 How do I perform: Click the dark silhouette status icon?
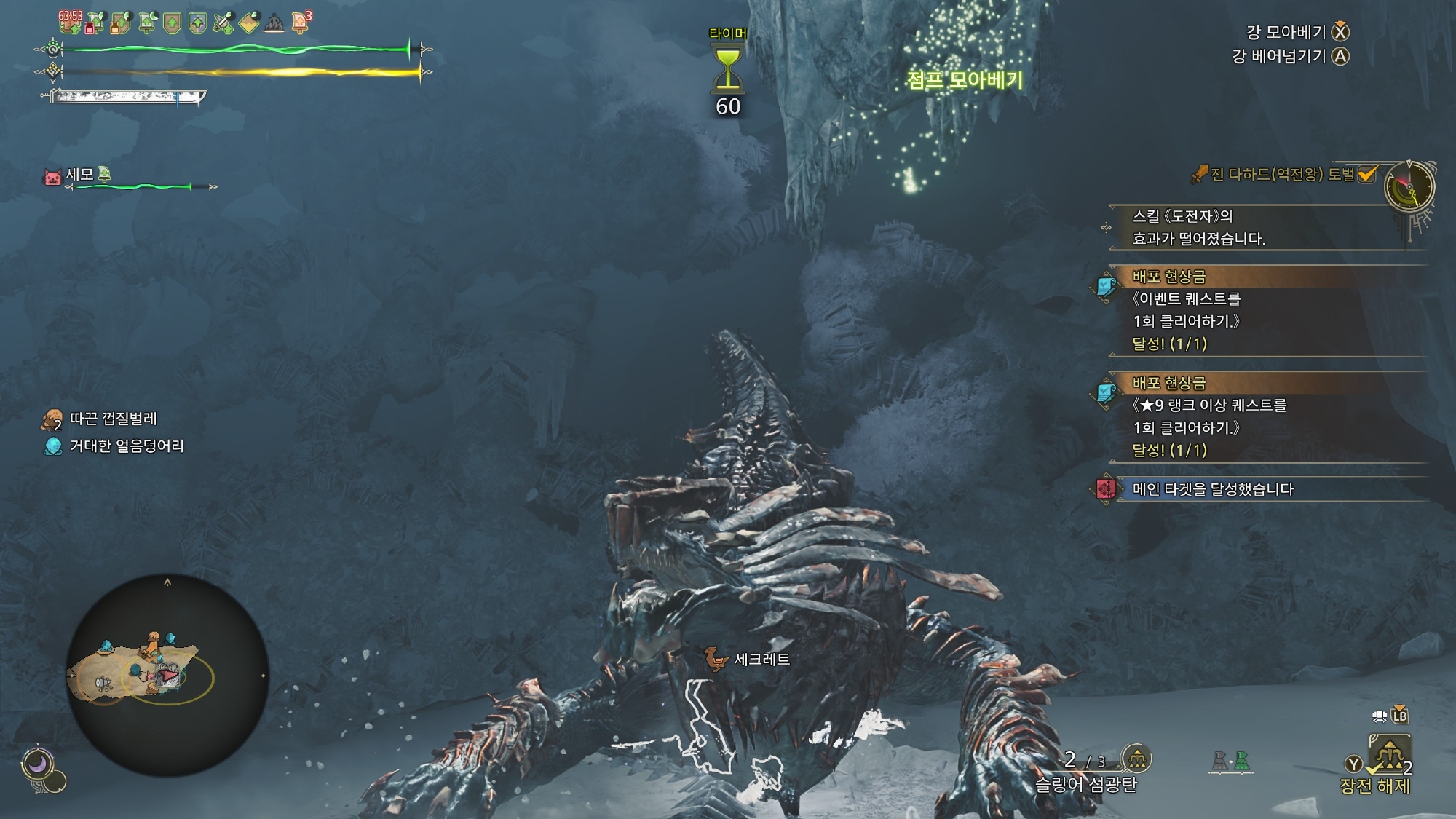(x=274, y=24)
